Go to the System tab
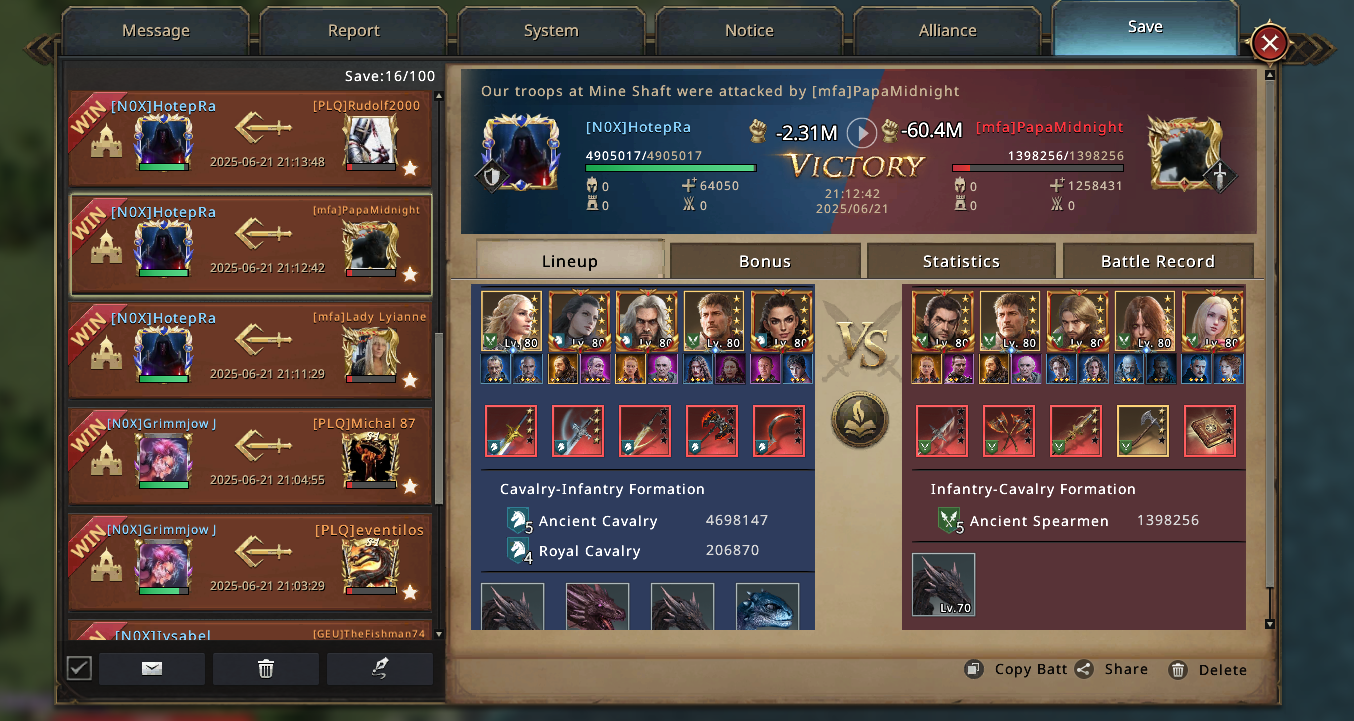This screenshot has width=1354, height=721. coord(551,31)
